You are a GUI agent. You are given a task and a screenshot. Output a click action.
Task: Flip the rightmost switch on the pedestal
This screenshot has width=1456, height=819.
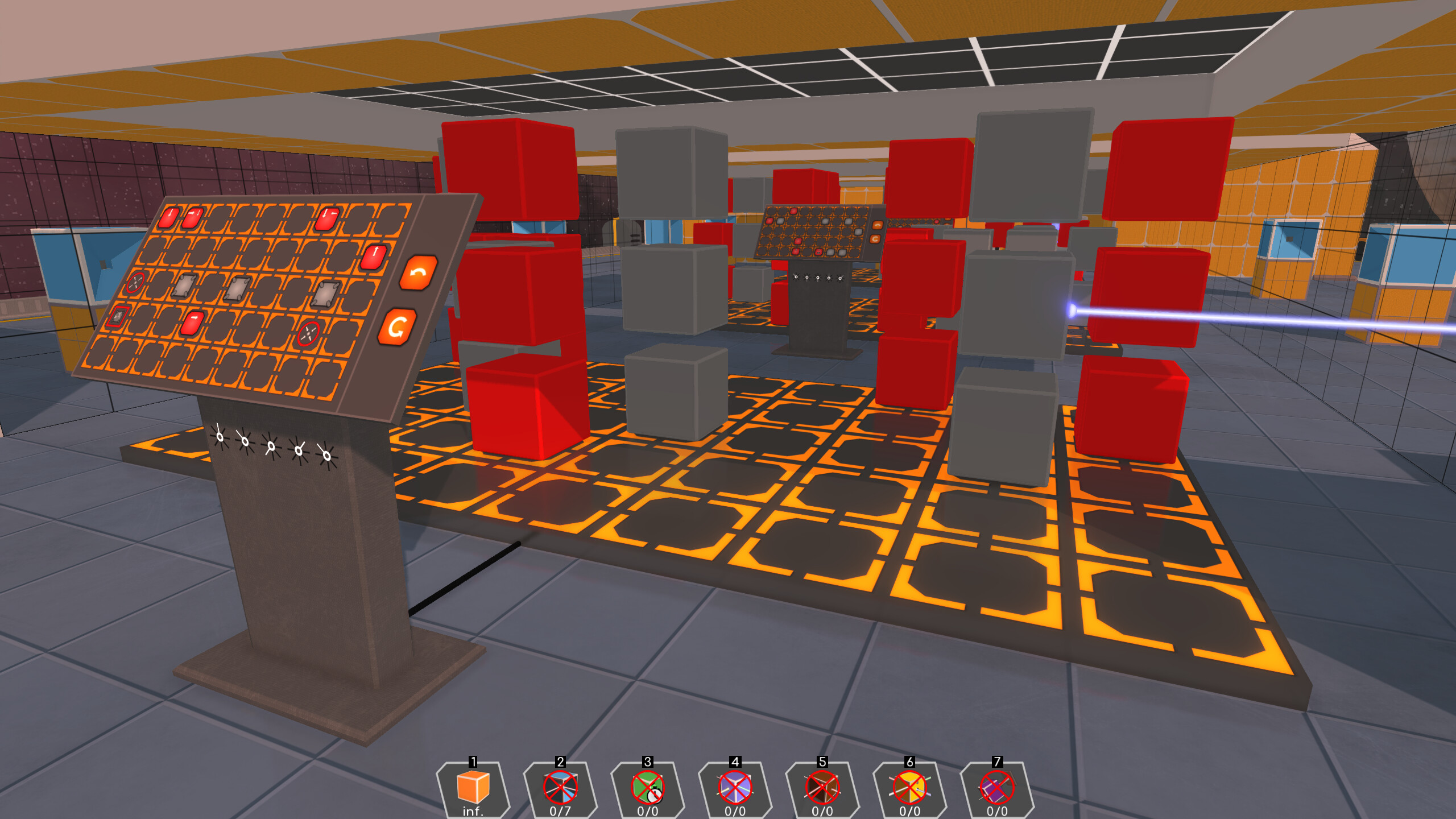(325, 456)
